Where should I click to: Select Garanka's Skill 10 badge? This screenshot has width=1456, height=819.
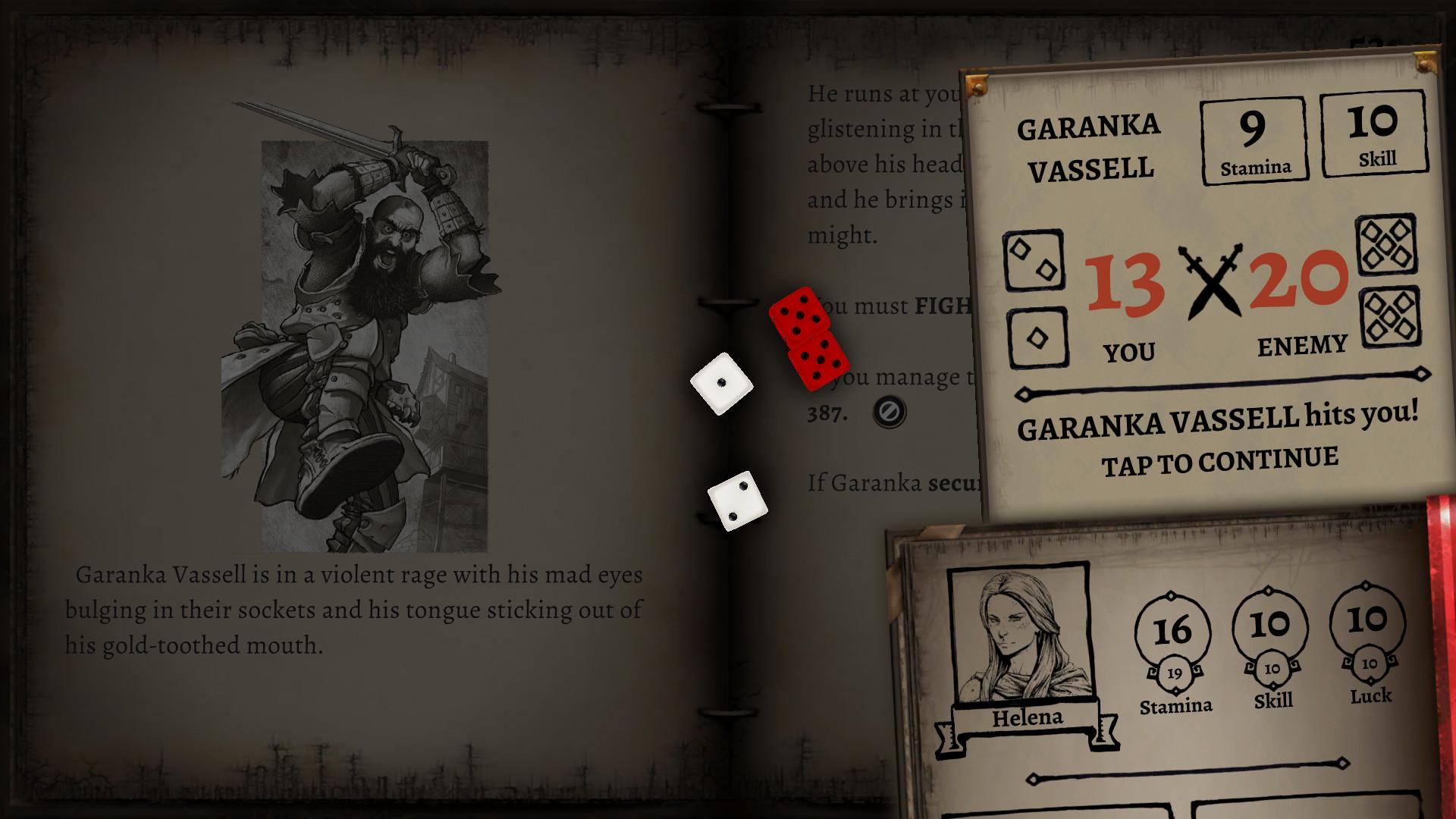coord(1374,135)
